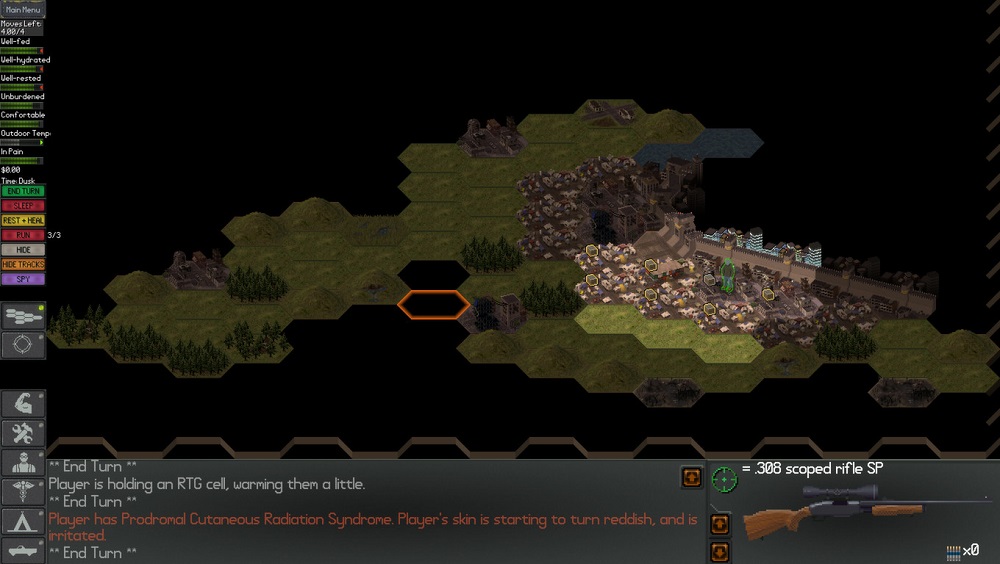Click the green targeting reticle by the rifle
Image resolution: width=1000 pixels, height=564 pixels.
(723, 478)
